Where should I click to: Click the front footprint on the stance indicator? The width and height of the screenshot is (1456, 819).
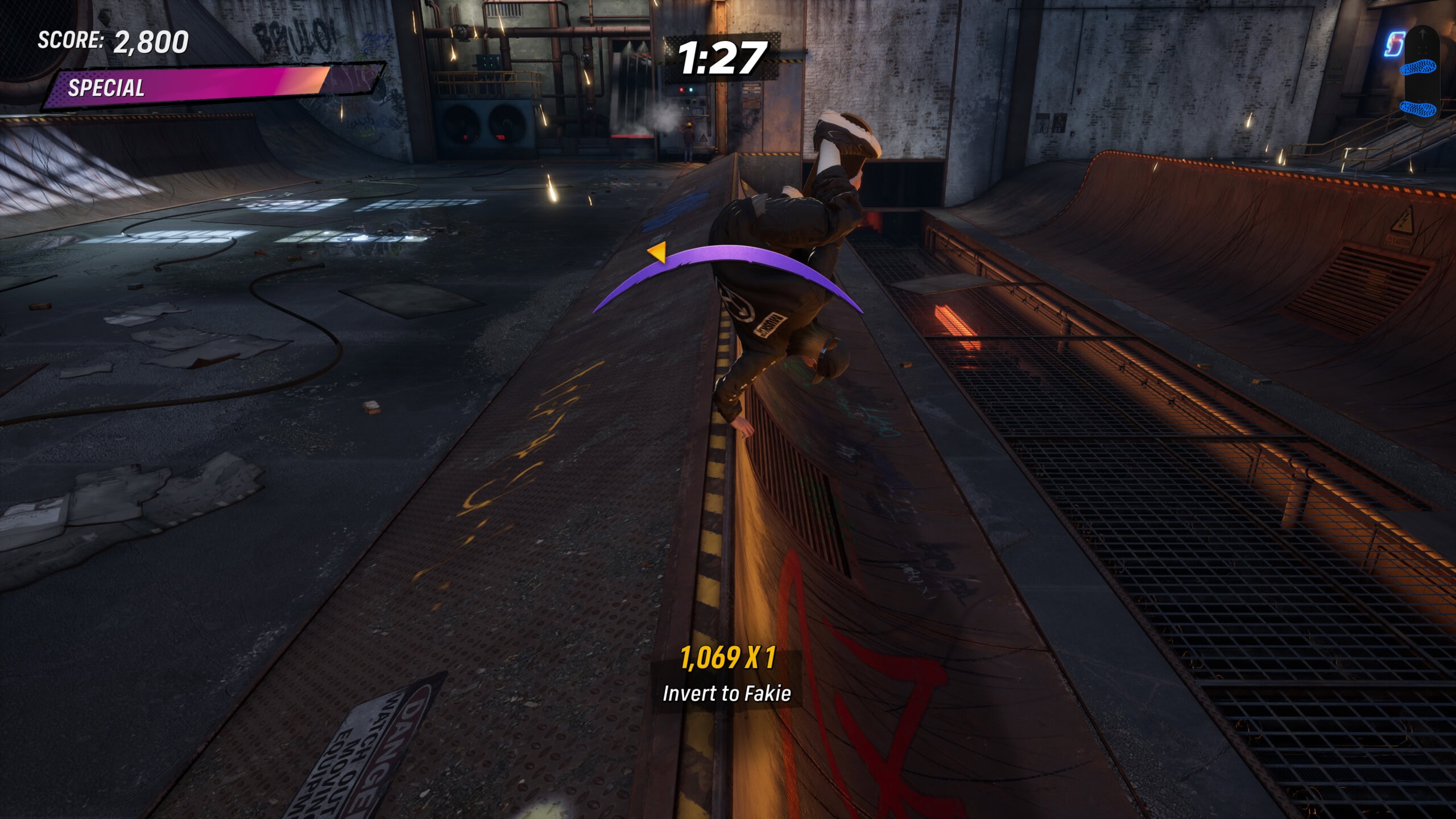tap(1418, 68)
